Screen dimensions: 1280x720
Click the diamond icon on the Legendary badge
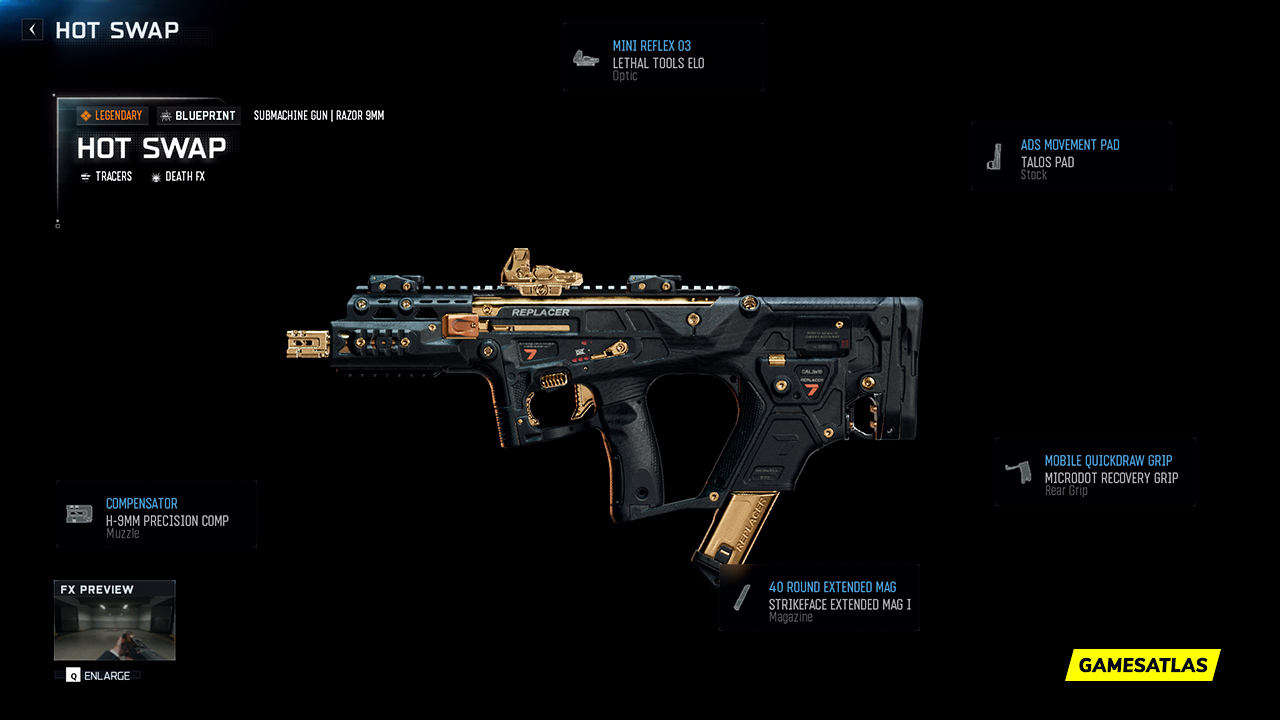pyautogui.click(x=88, y=115)
